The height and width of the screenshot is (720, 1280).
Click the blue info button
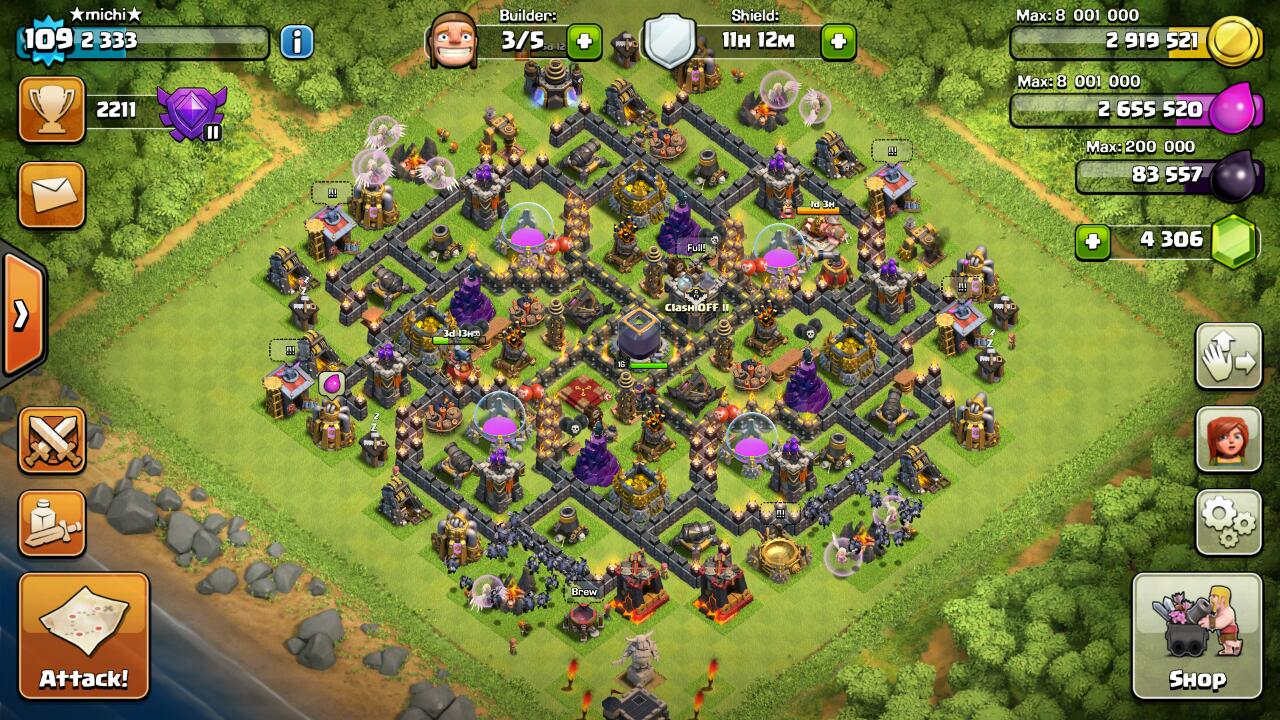click(296, 42)
